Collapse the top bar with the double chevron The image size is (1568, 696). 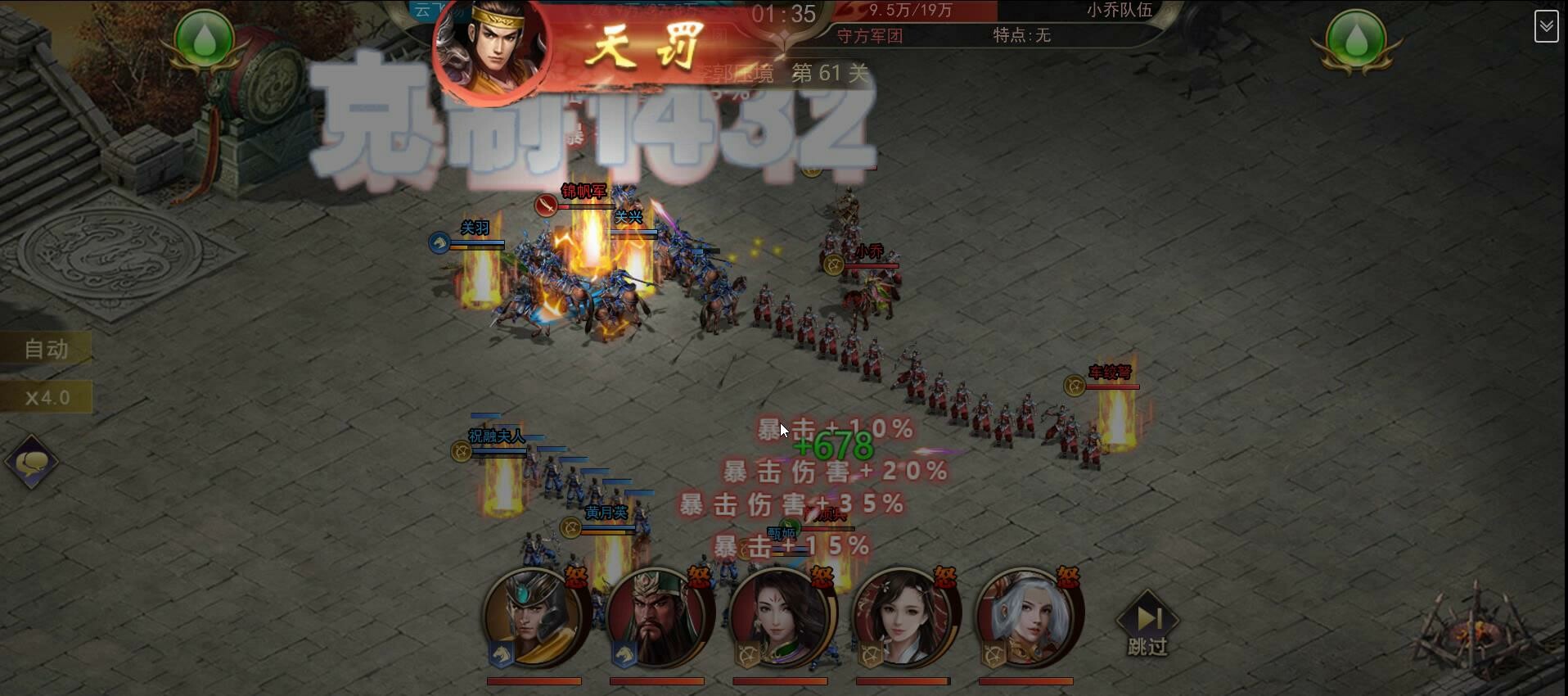click(1547, 26)
